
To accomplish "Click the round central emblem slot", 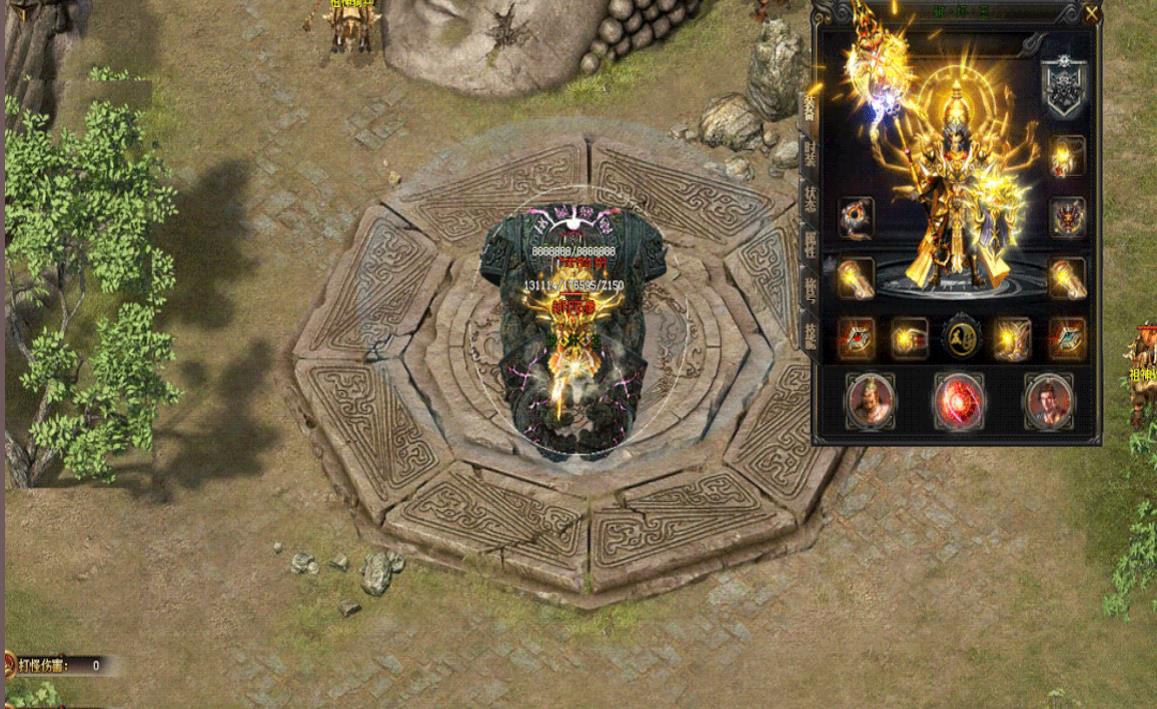I will coord(961,340).
